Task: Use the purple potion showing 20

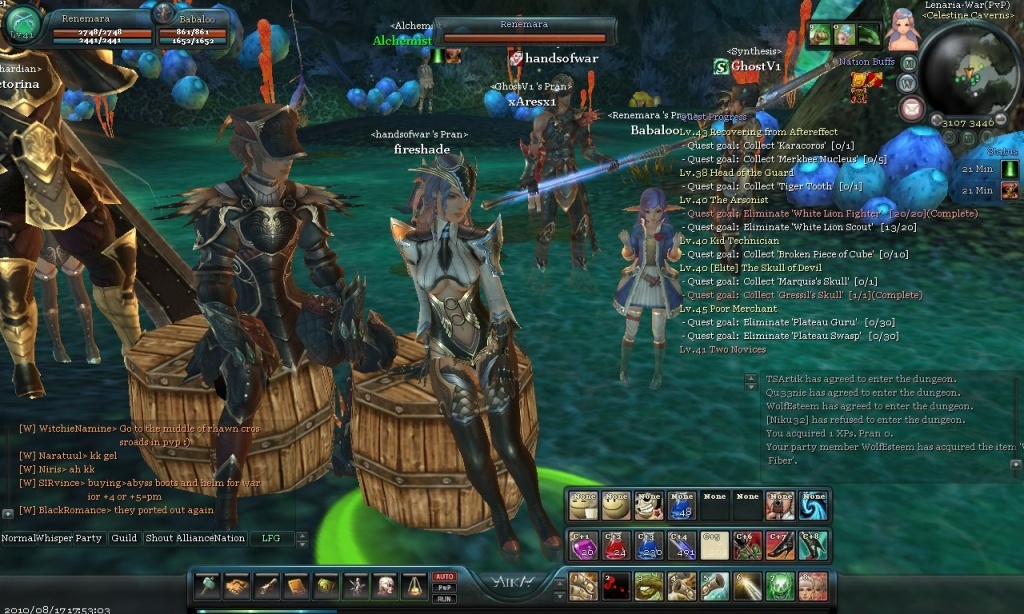Action: pyautogui.click(x=582, y=544)
